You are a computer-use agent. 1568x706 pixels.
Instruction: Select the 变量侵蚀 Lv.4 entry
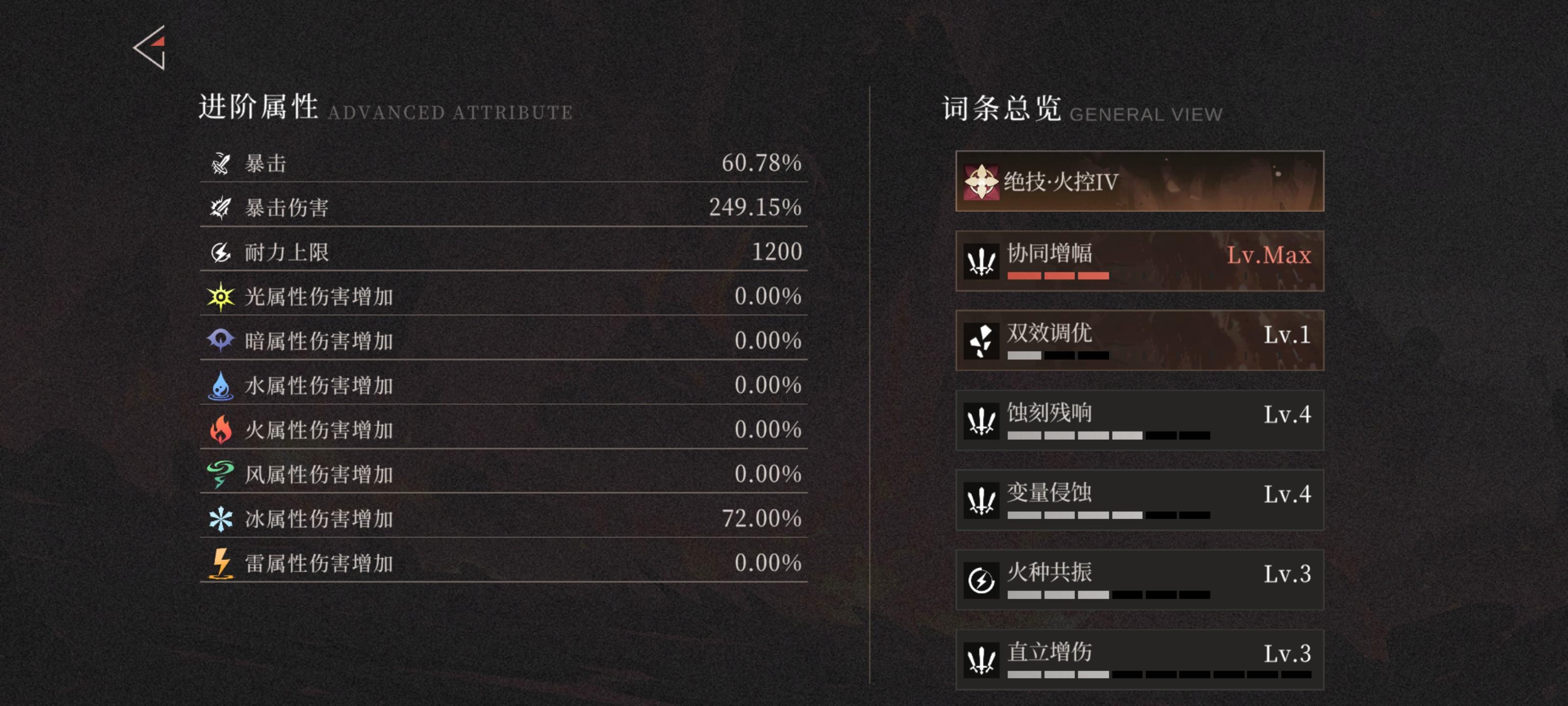click(1140, 500)
